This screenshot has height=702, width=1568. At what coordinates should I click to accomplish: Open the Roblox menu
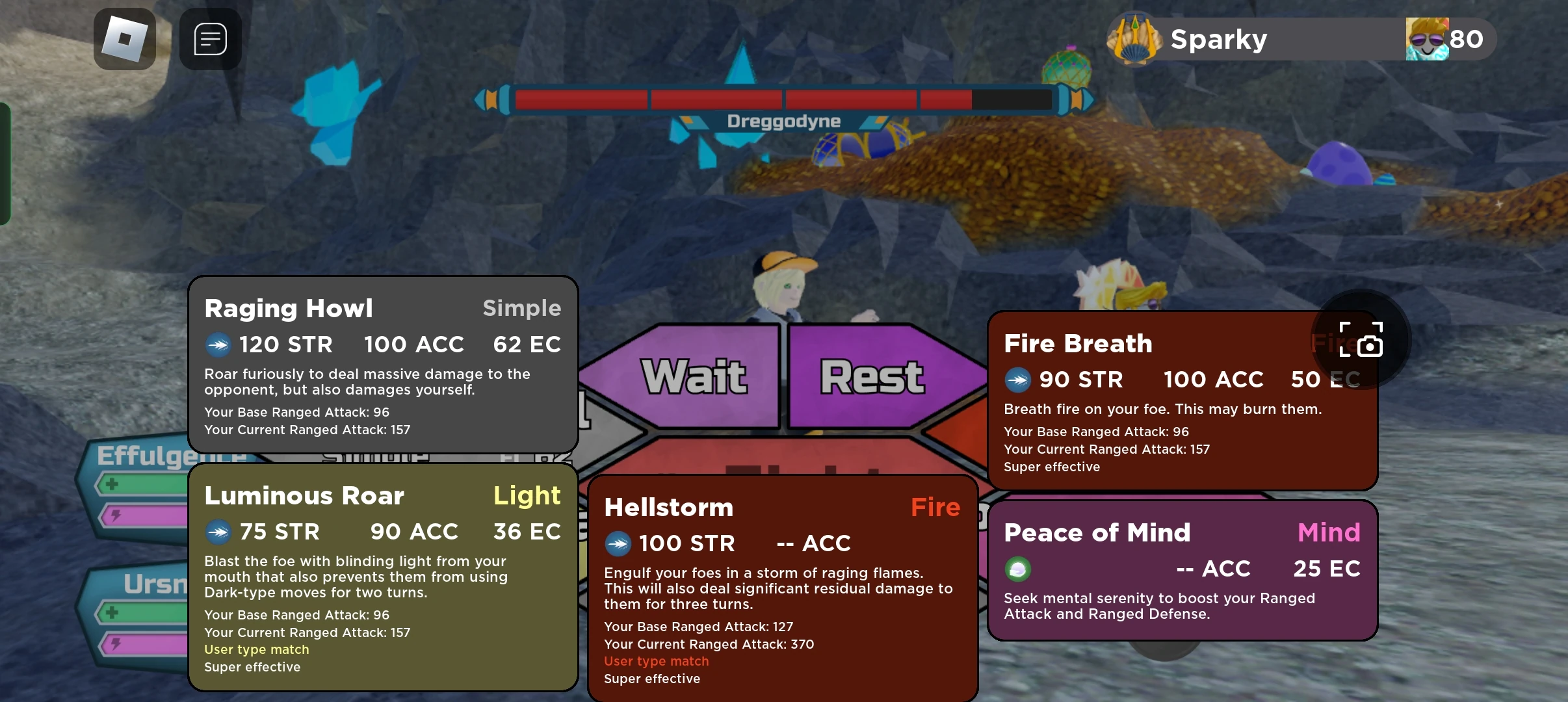point(124,39)
